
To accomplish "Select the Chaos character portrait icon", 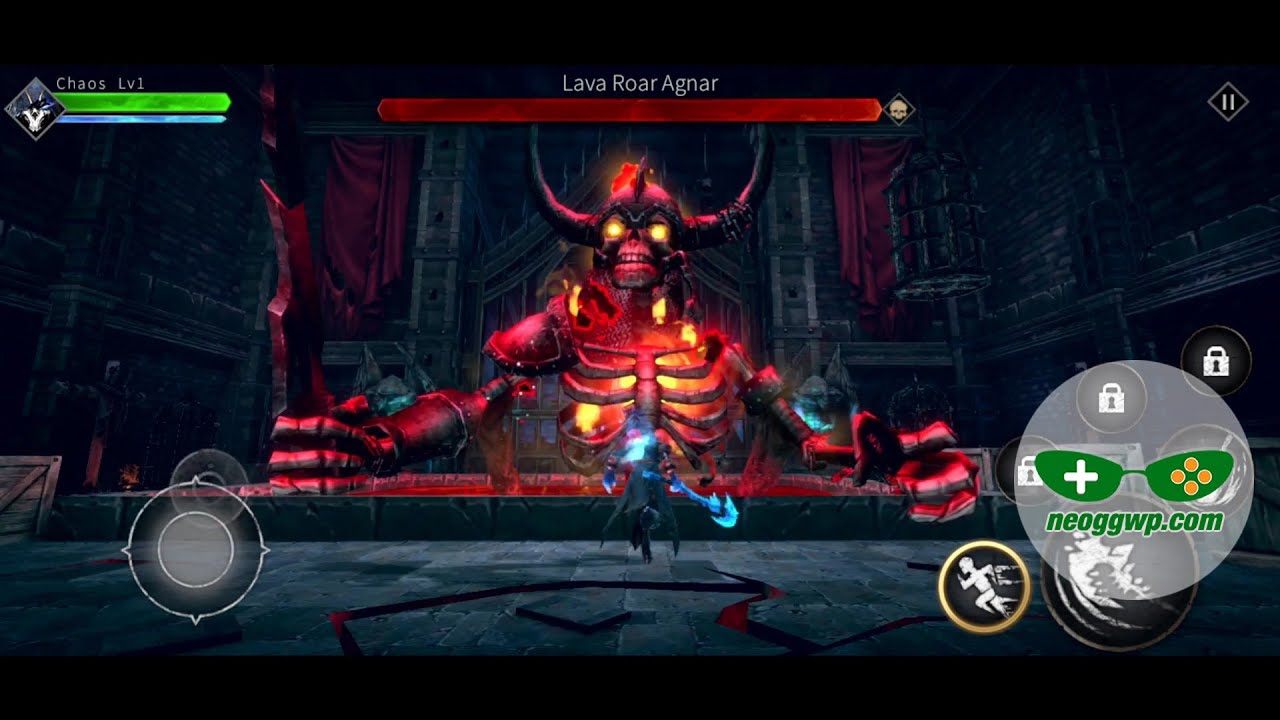I will tap(36, 109).
